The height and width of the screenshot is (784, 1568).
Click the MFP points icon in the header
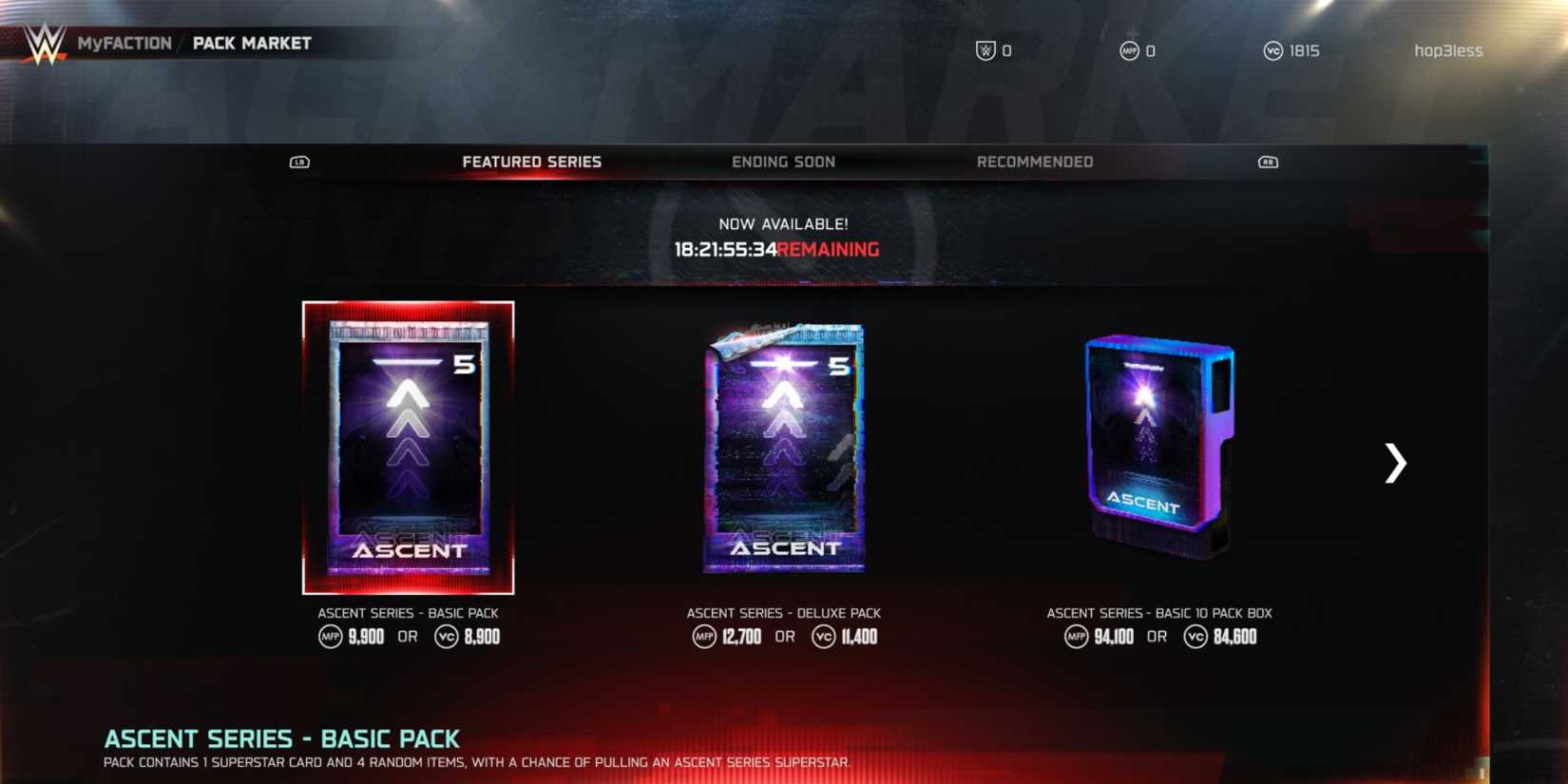point(1128,52)
